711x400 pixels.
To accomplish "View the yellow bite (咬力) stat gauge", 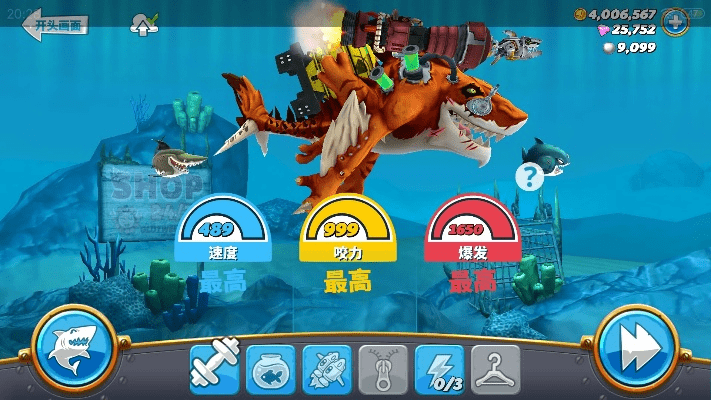I will click(347, 233).
